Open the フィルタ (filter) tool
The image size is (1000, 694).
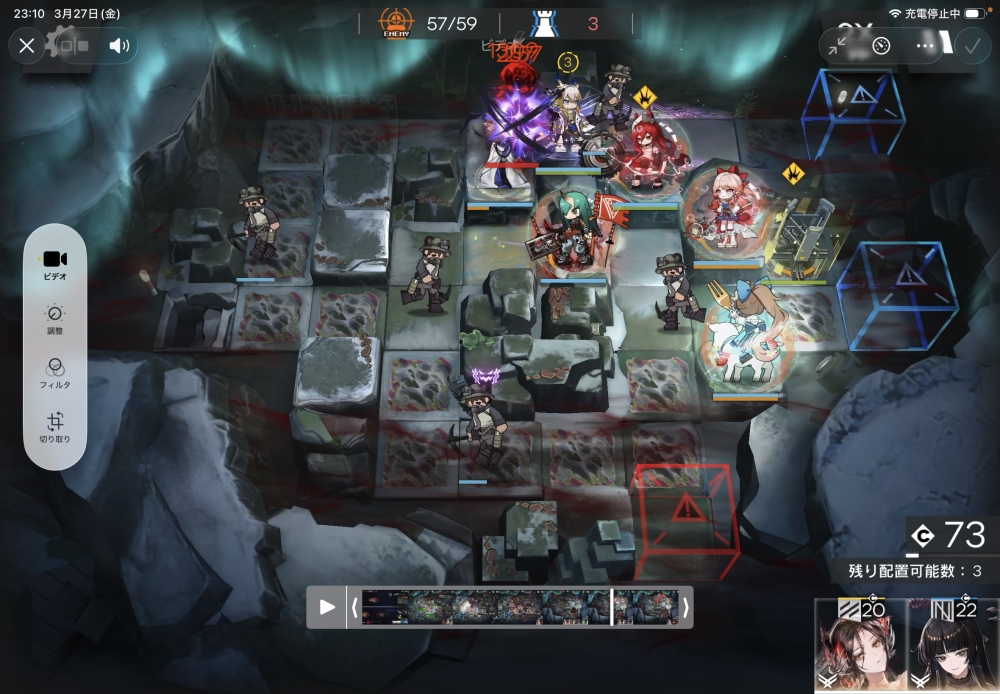point(55,372)
